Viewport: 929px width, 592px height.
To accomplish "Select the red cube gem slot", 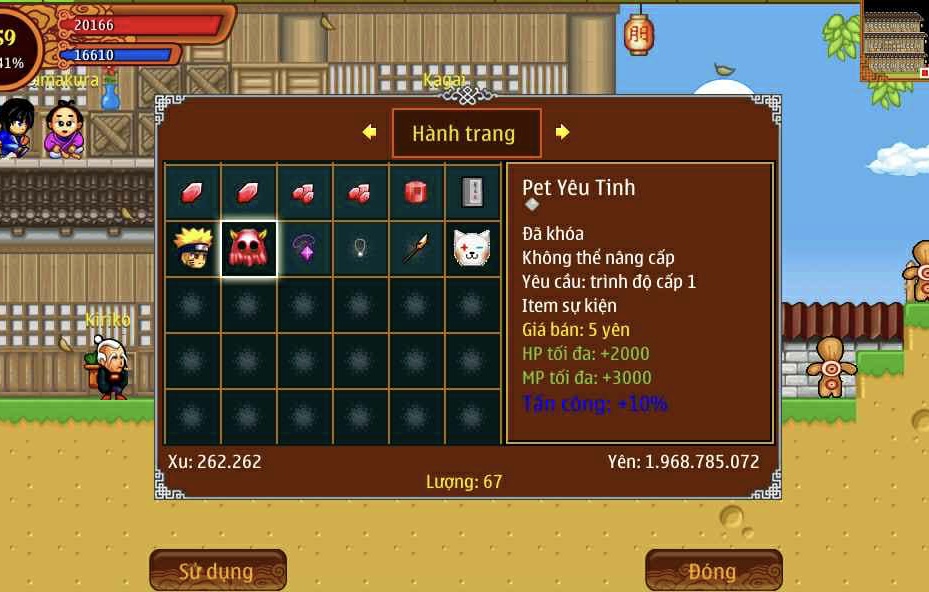I will (416, 192).
